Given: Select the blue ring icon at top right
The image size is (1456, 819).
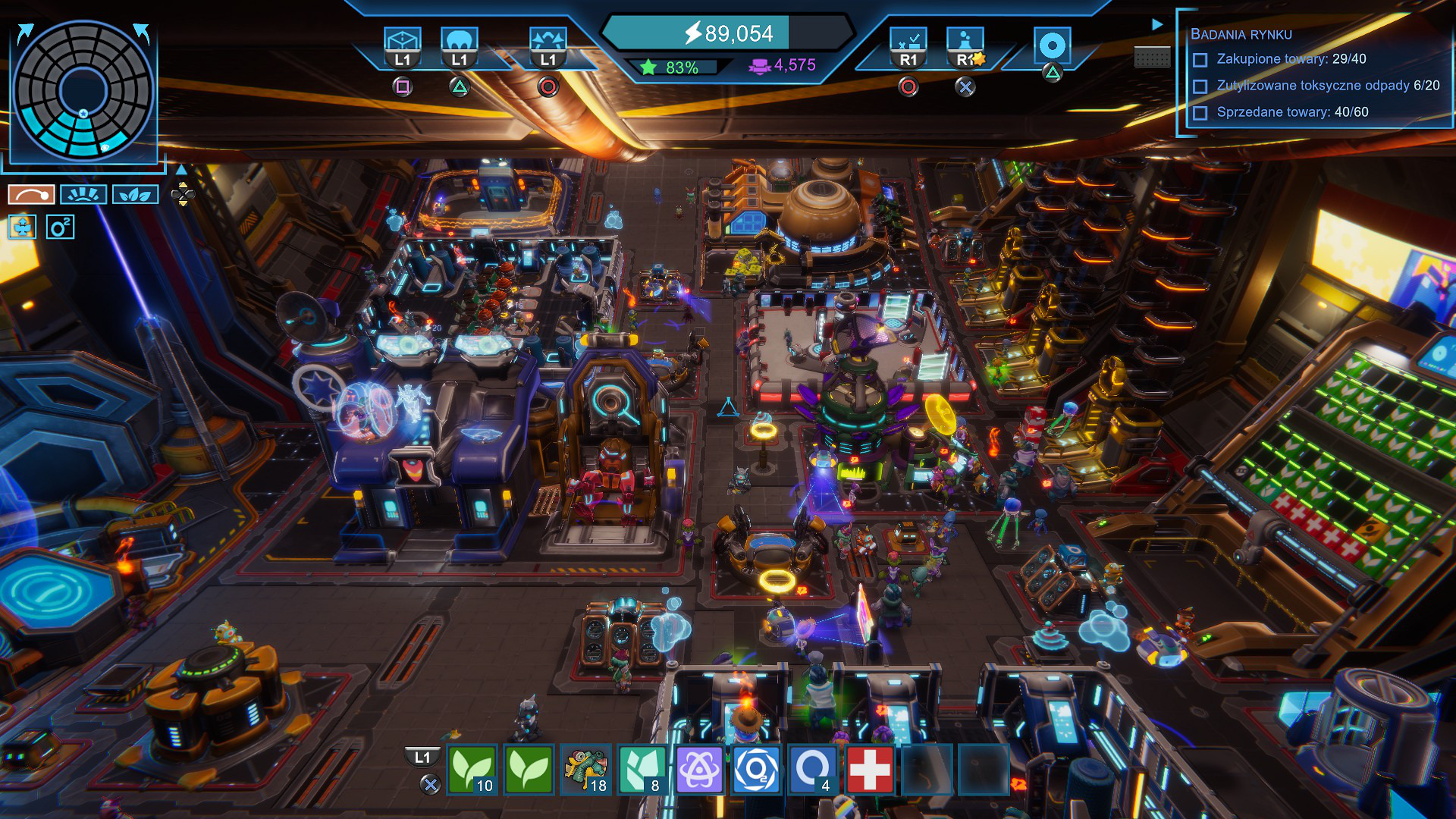Looking at the screenshot, I should pos(1052,46).
